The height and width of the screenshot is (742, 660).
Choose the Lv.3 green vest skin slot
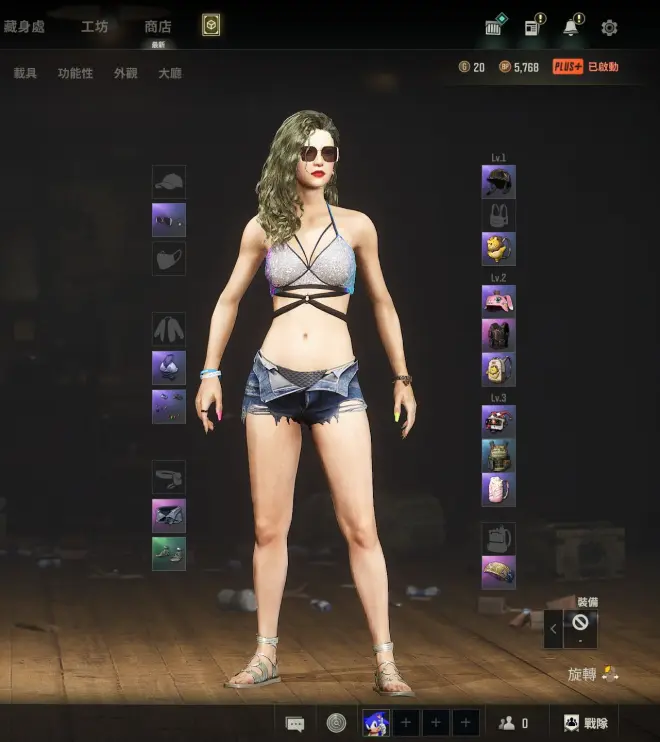click(498, 455)
